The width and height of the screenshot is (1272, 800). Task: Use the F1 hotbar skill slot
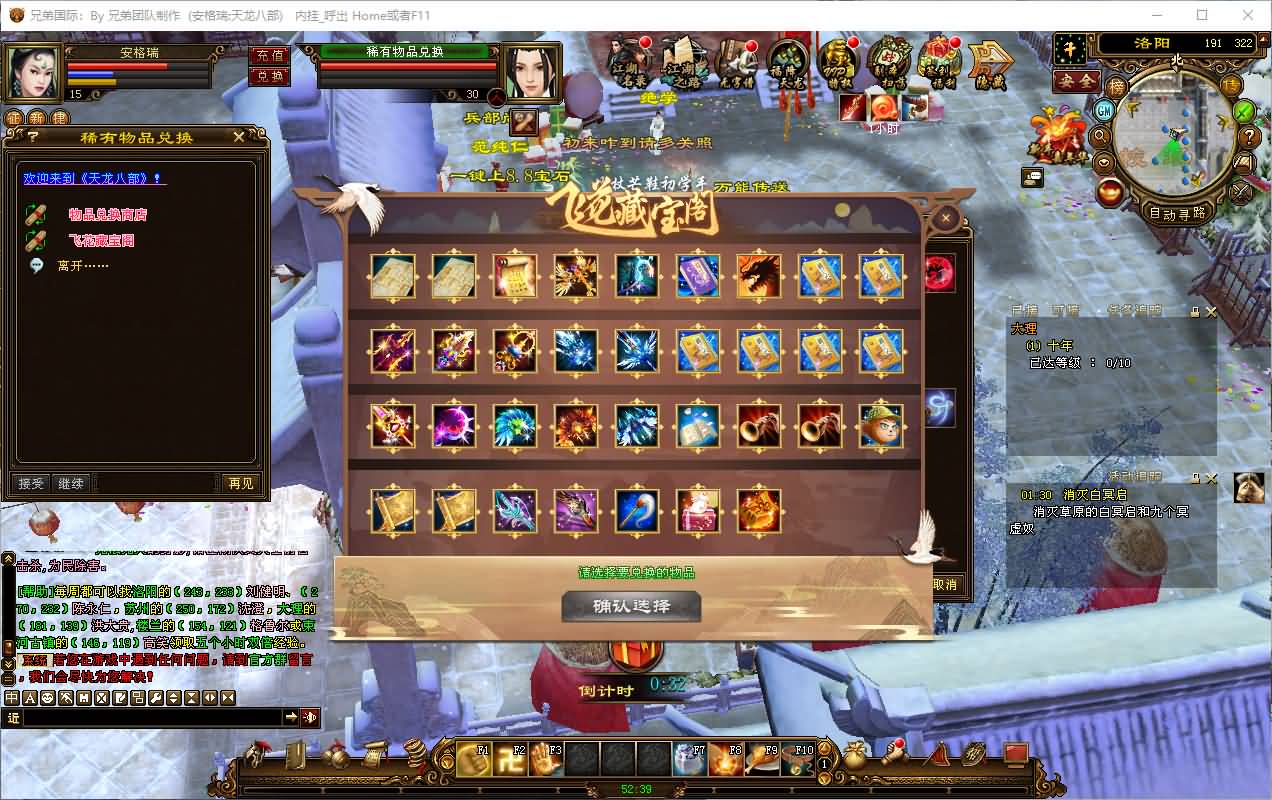pyautogui.click(x=475, y=759)
